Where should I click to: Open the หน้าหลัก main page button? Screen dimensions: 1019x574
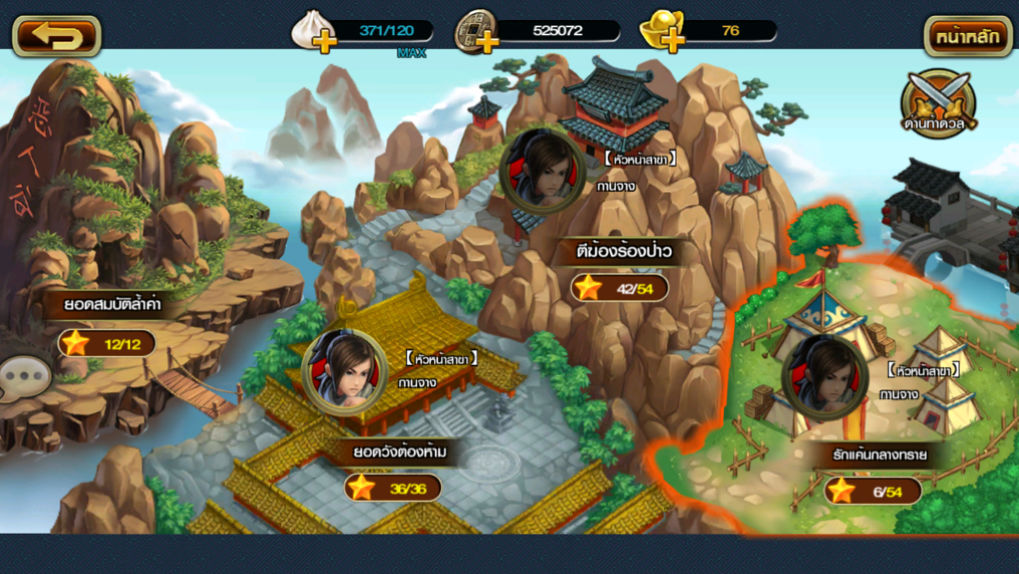coord(967,36)
